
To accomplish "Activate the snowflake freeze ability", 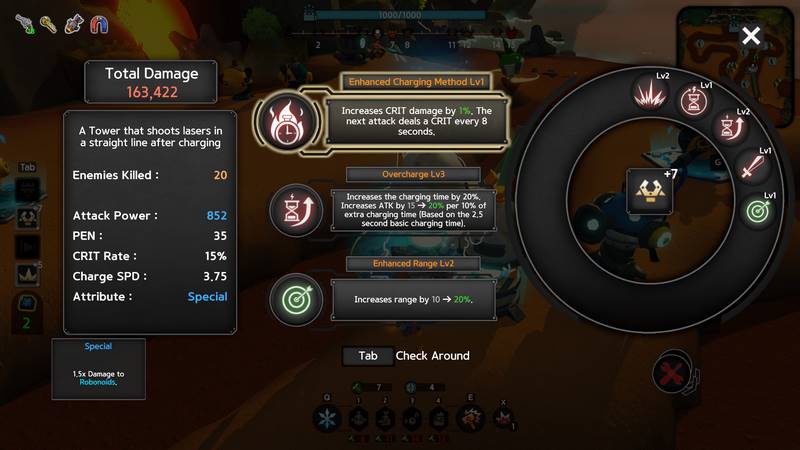I will (329, 419).
